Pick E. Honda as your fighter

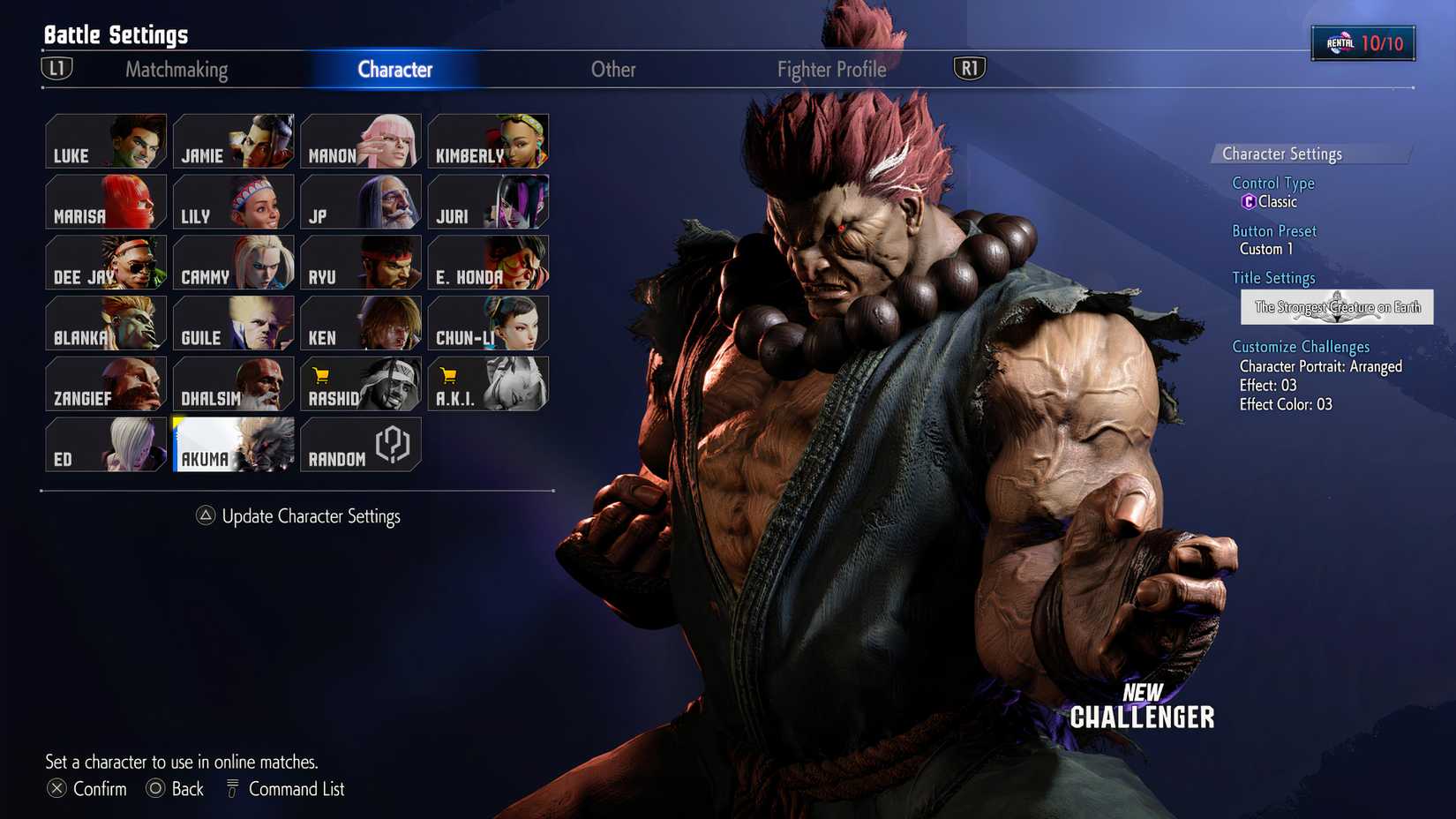point(487,263)
